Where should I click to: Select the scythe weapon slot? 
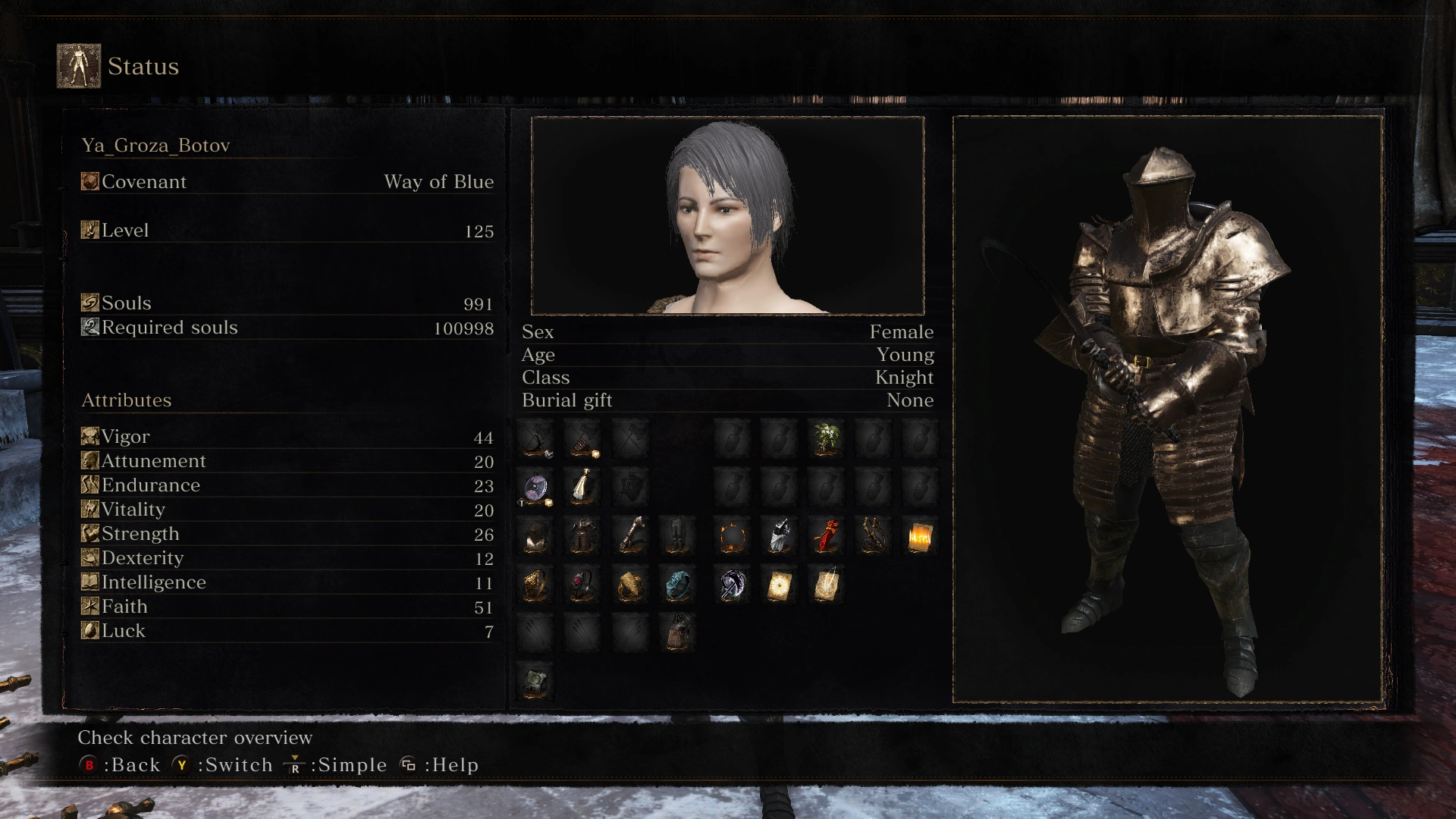[536, 440]
